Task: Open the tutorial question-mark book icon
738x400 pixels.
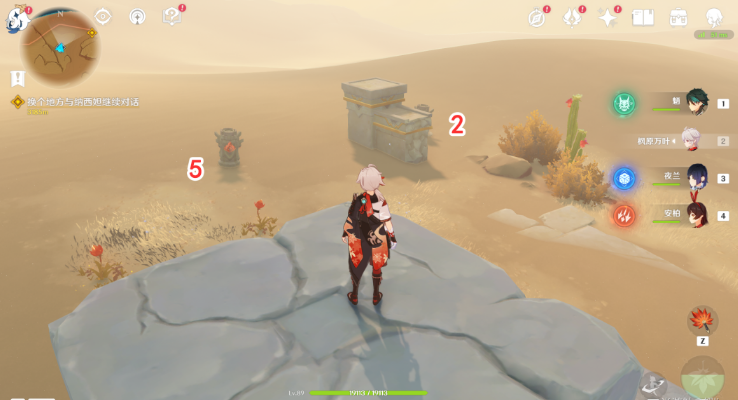Action: click(x=171, y=16)
